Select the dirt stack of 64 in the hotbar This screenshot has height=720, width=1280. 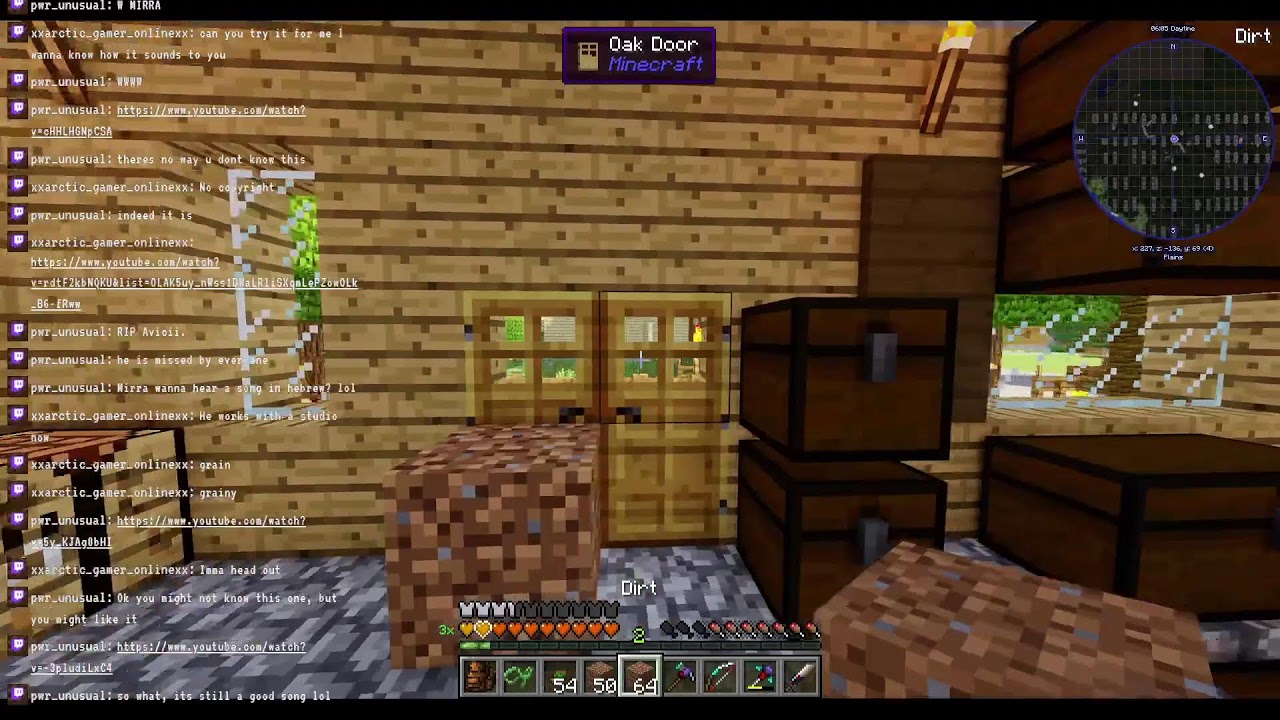click(x=640, y=678)
